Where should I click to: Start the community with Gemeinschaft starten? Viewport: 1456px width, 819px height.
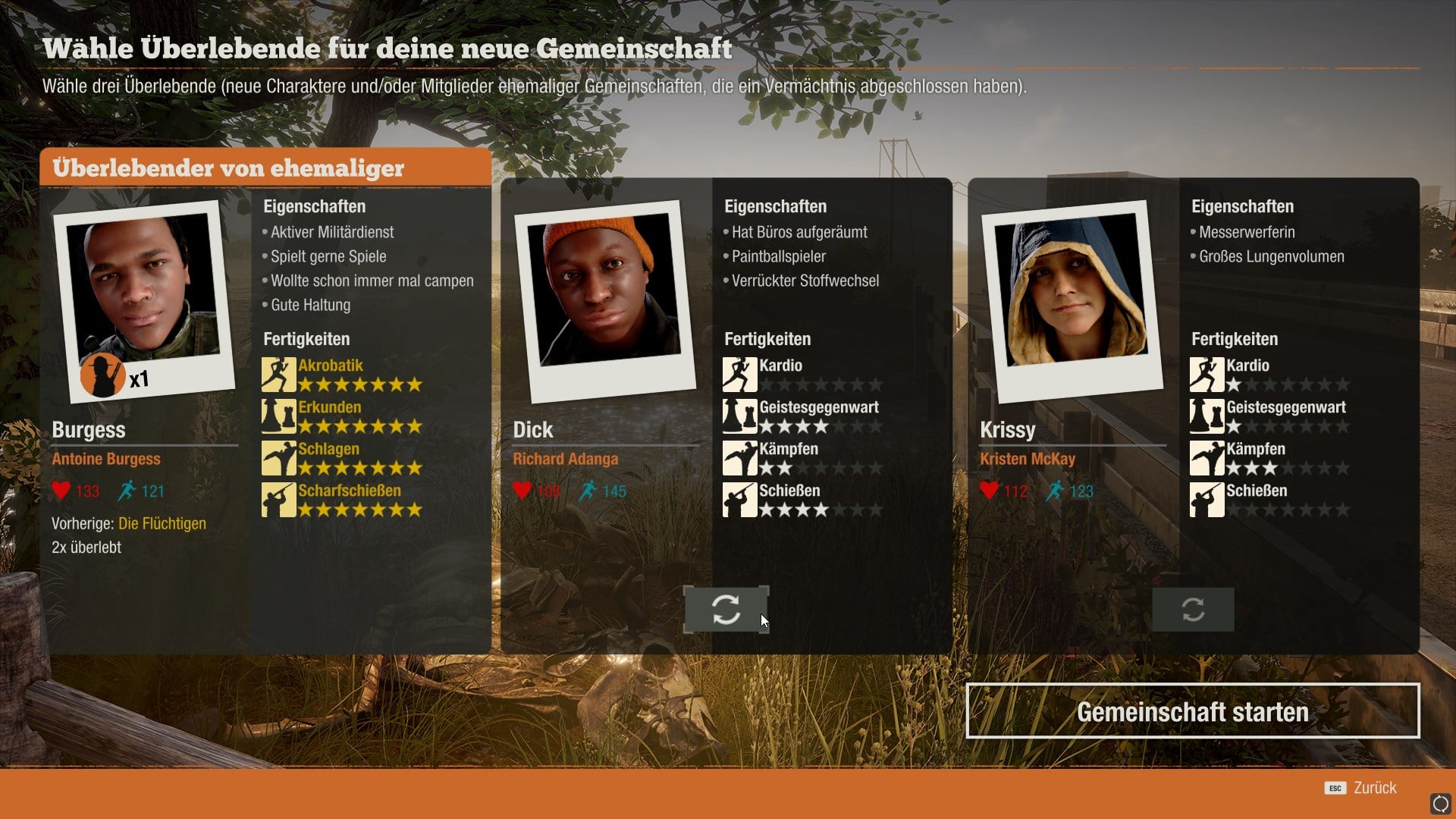[1192, 711]
